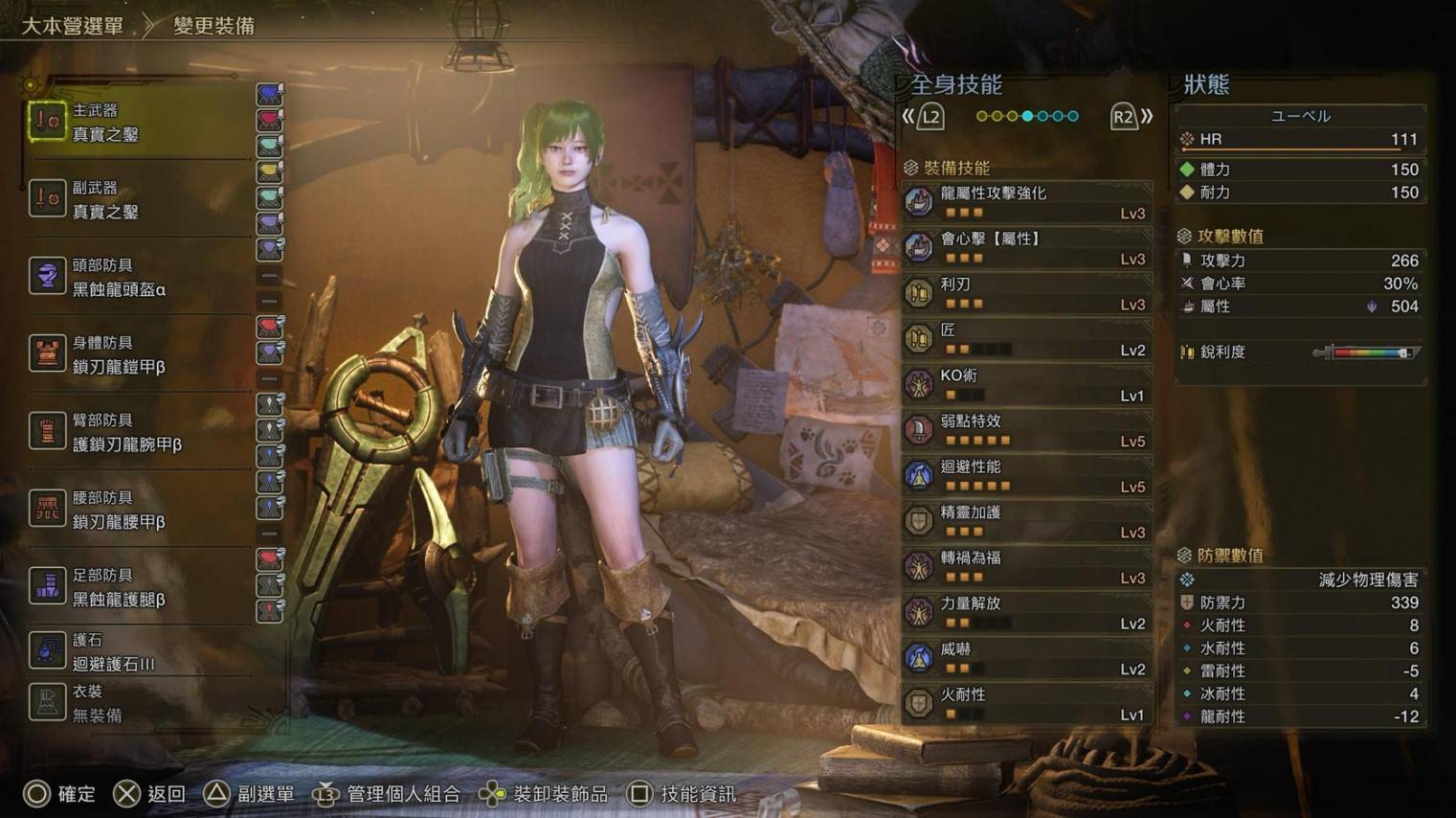Click a decoration gem slot beside 主武器
Image resolution: width=1456 pixels, height=818 pixels.
(x=270, y=93)
